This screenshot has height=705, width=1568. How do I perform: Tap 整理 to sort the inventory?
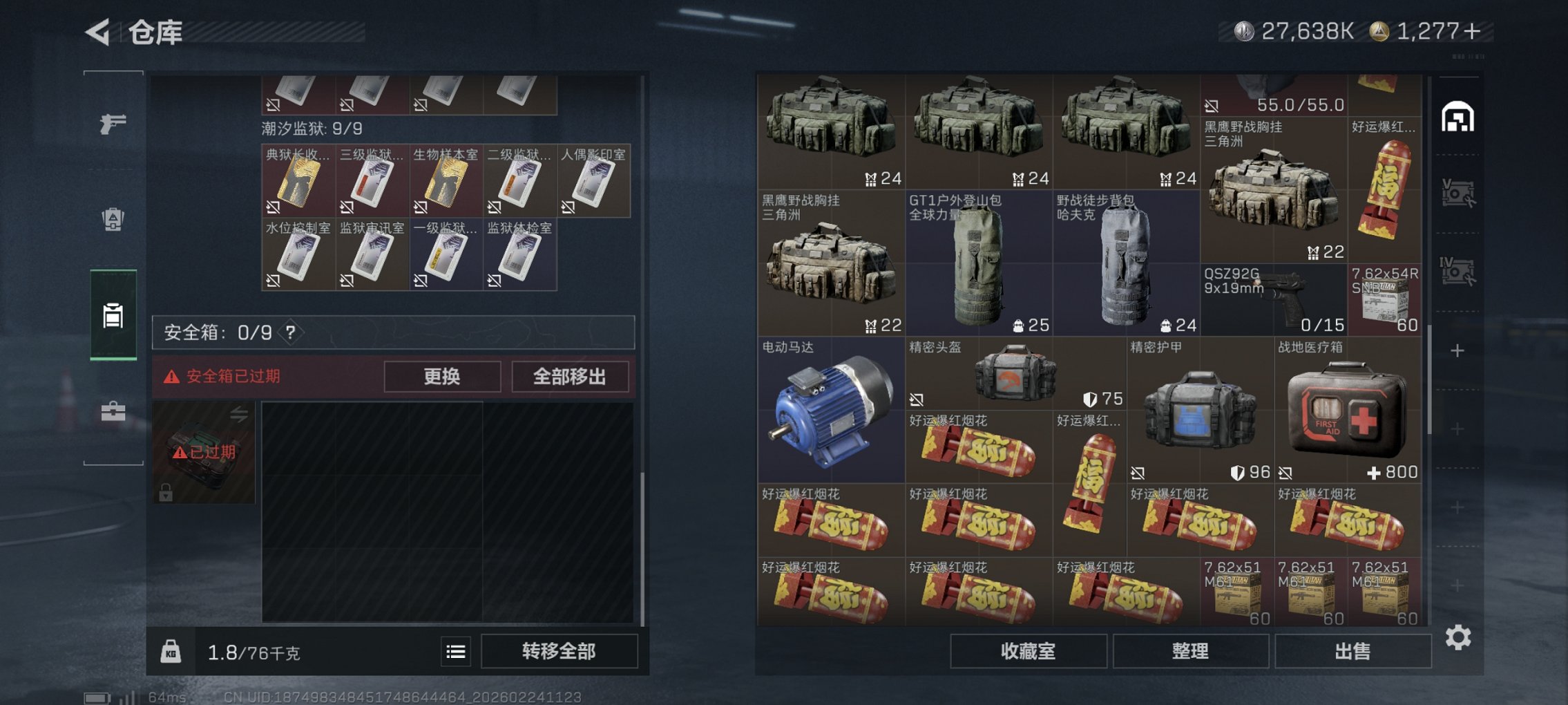[1191, 652]
